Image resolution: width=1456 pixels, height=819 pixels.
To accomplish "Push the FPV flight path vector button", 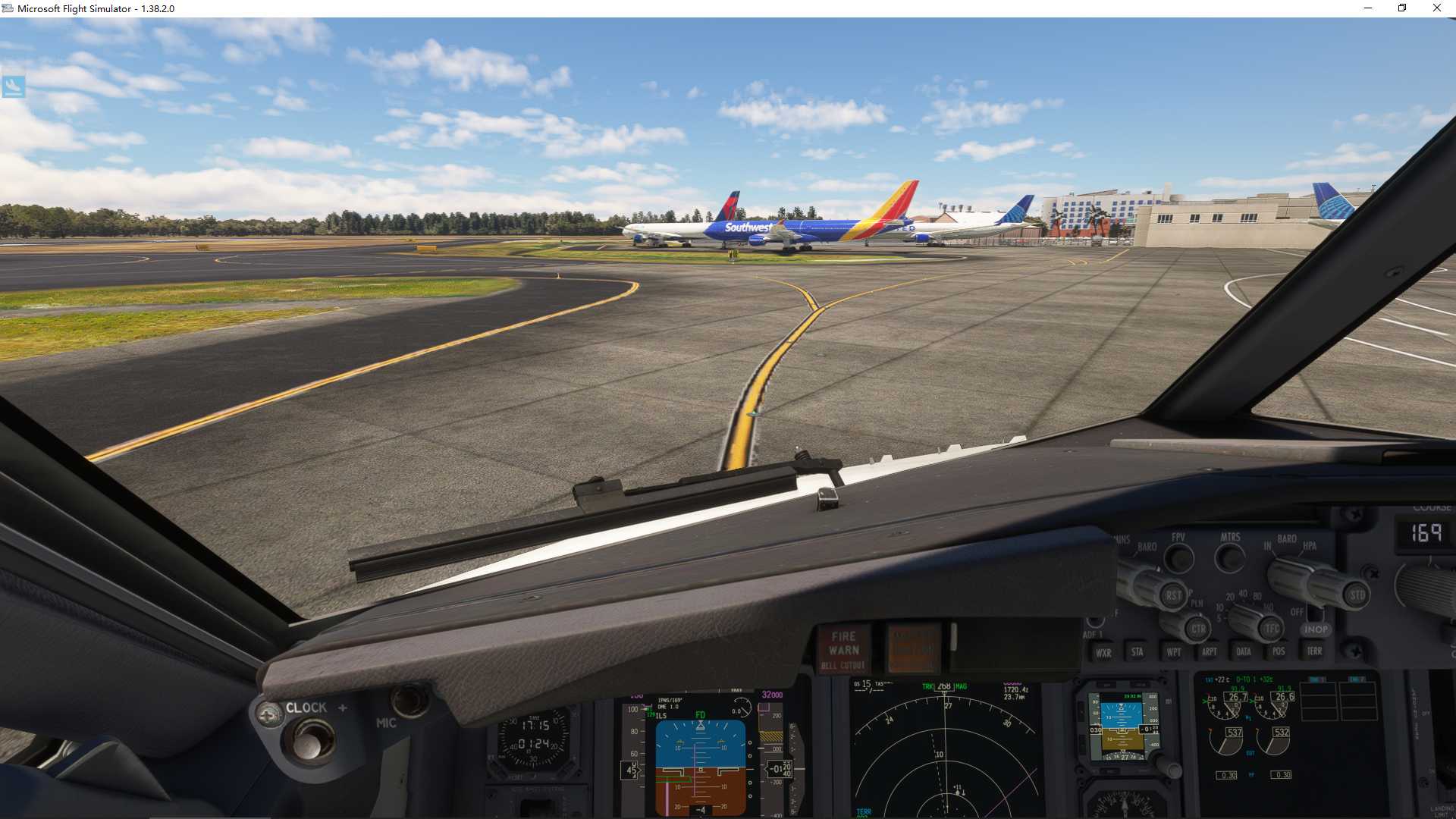I will point(1178,559).
